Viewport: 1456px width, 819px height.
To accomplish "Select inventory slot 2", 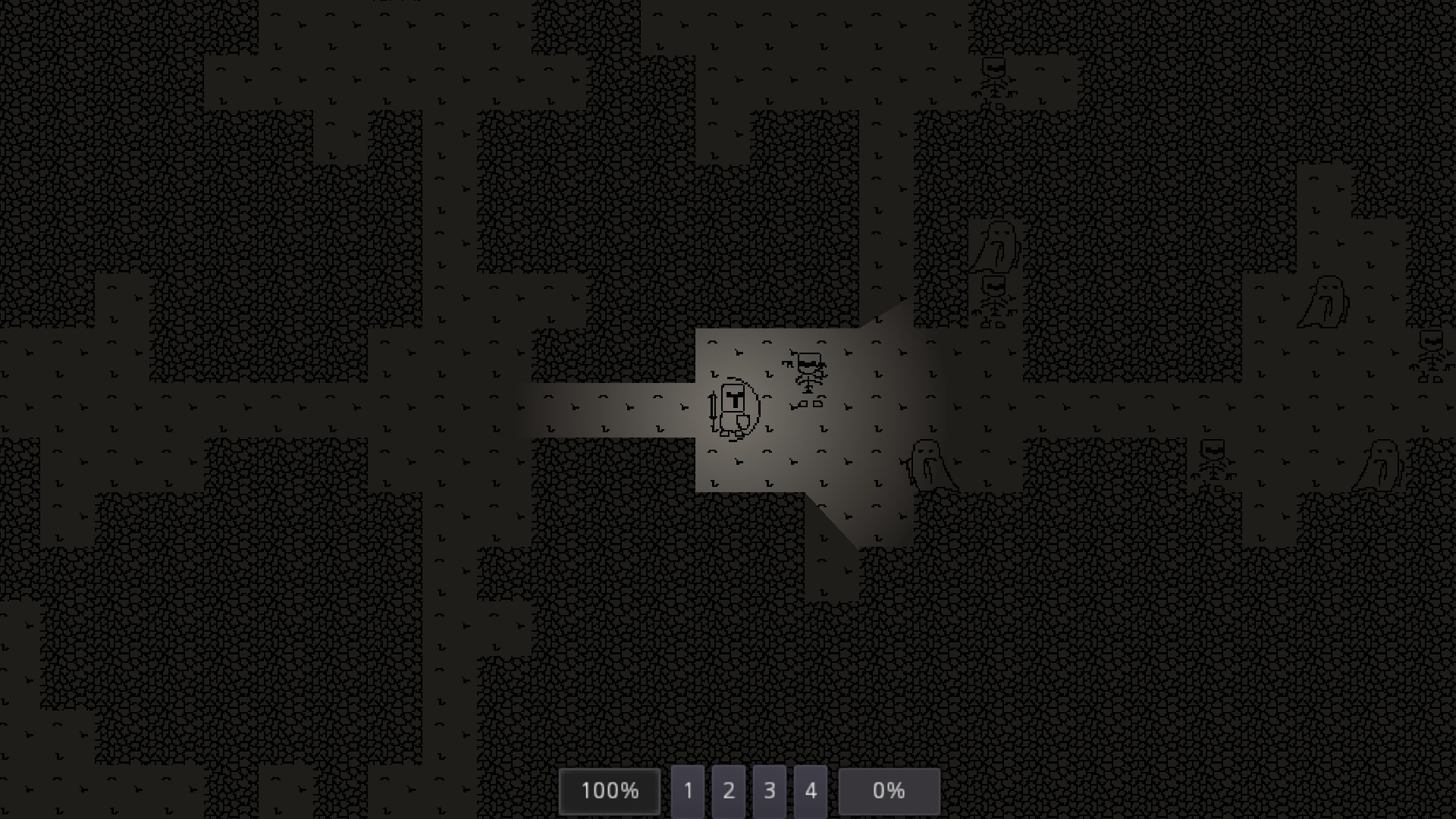I will (x=729, y=791).
